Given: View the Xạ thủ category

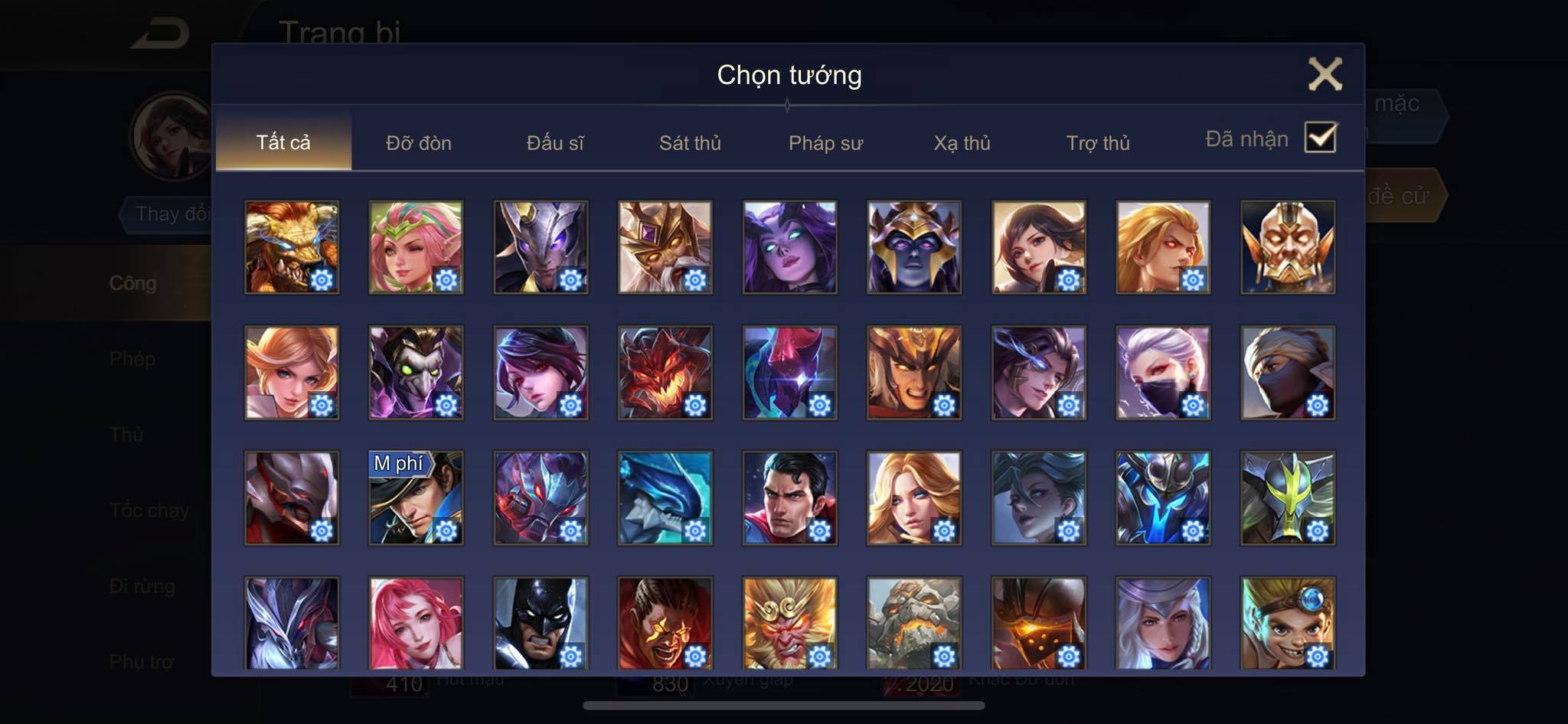Looking at the screenshot, I should [x=962, y=143].
